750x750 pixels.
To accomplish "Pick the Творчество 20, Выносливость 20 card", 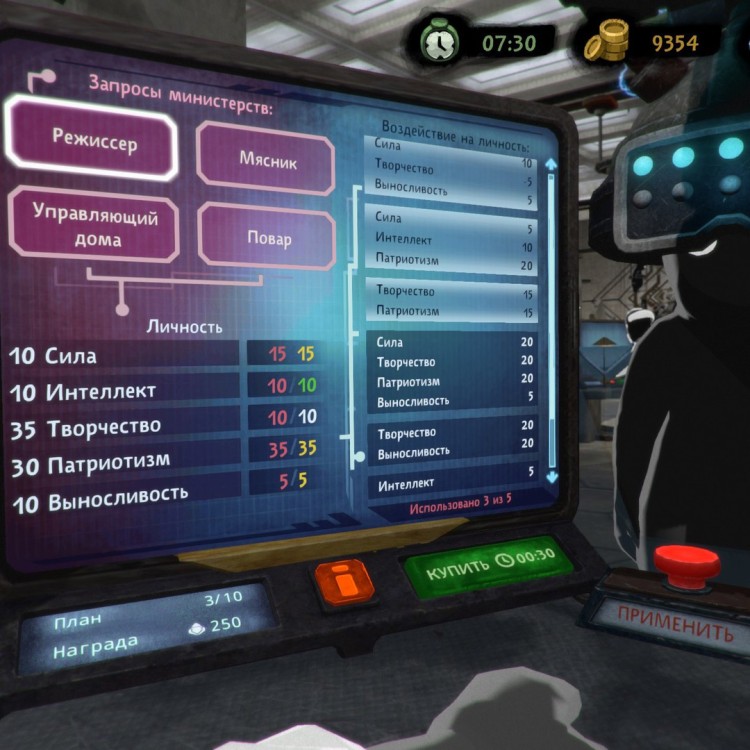I will tap(454, 443).
